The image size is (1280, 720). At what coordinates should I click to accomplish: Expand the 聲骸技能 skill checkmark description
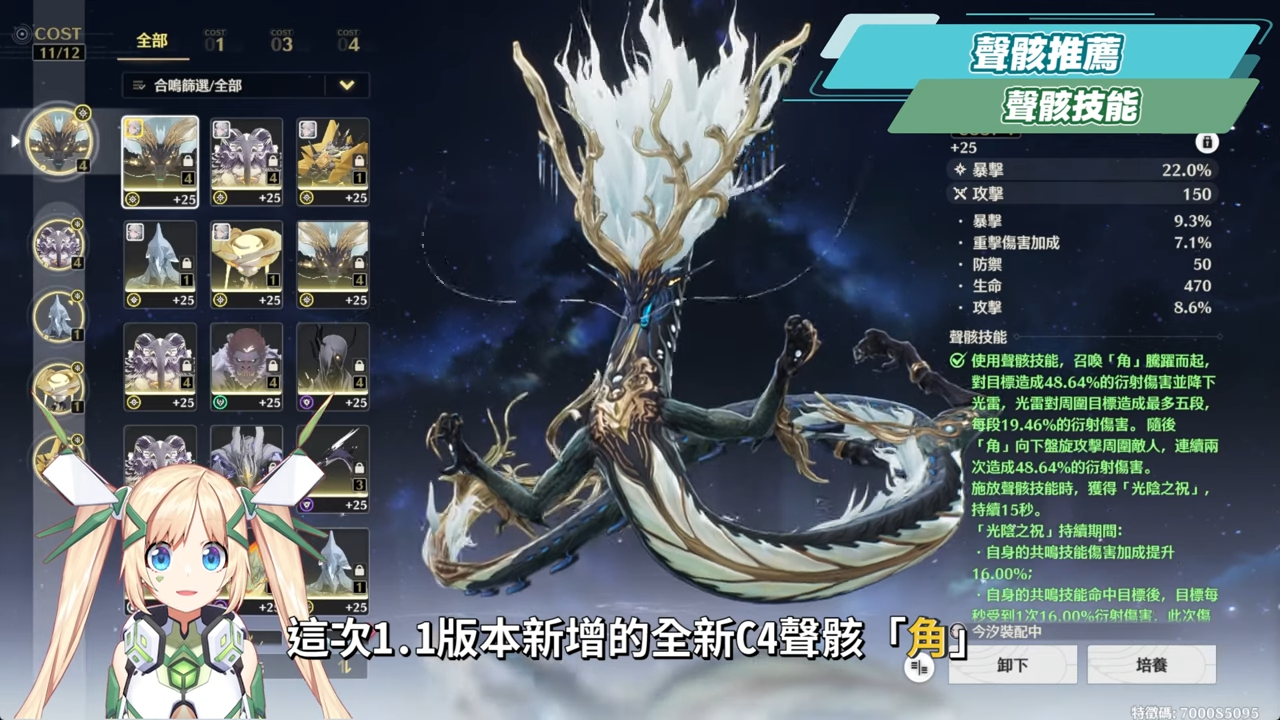pyautogui.click(x=957, y=360)
